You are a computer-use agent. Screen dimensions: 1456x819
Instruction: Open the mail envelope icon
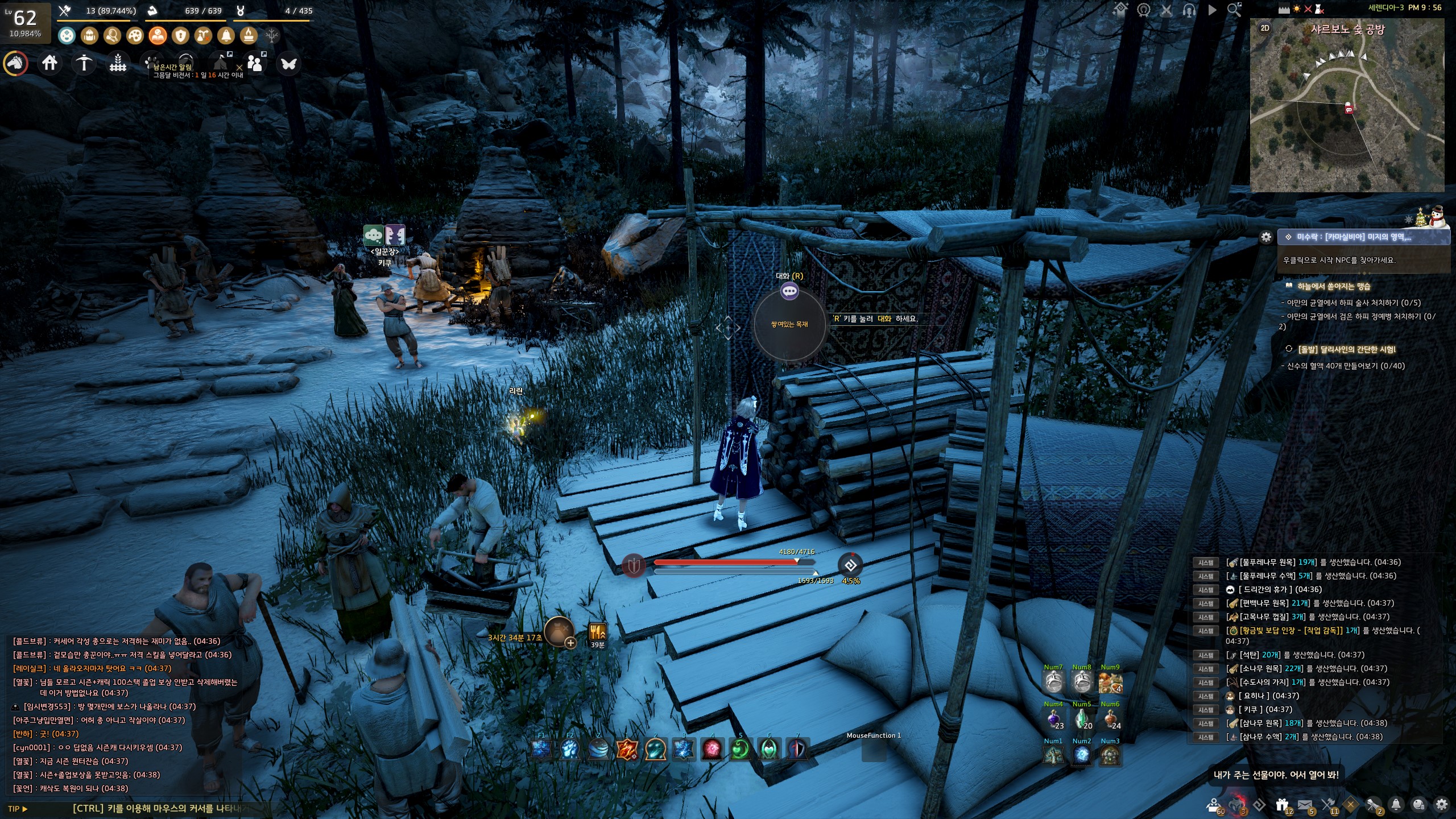(x=1305, y=804)
